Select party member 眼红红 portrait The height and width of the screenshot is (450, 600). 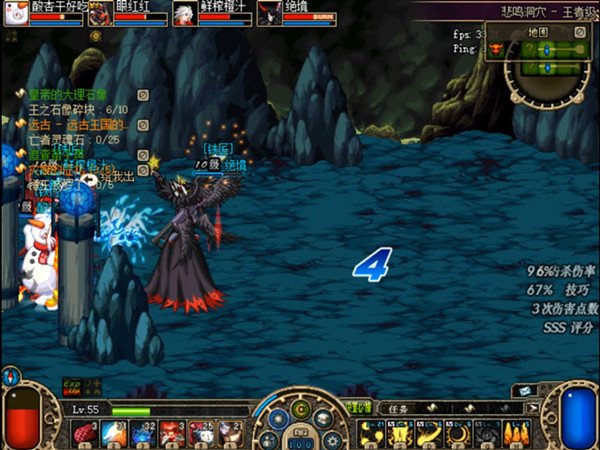[101, 14]
